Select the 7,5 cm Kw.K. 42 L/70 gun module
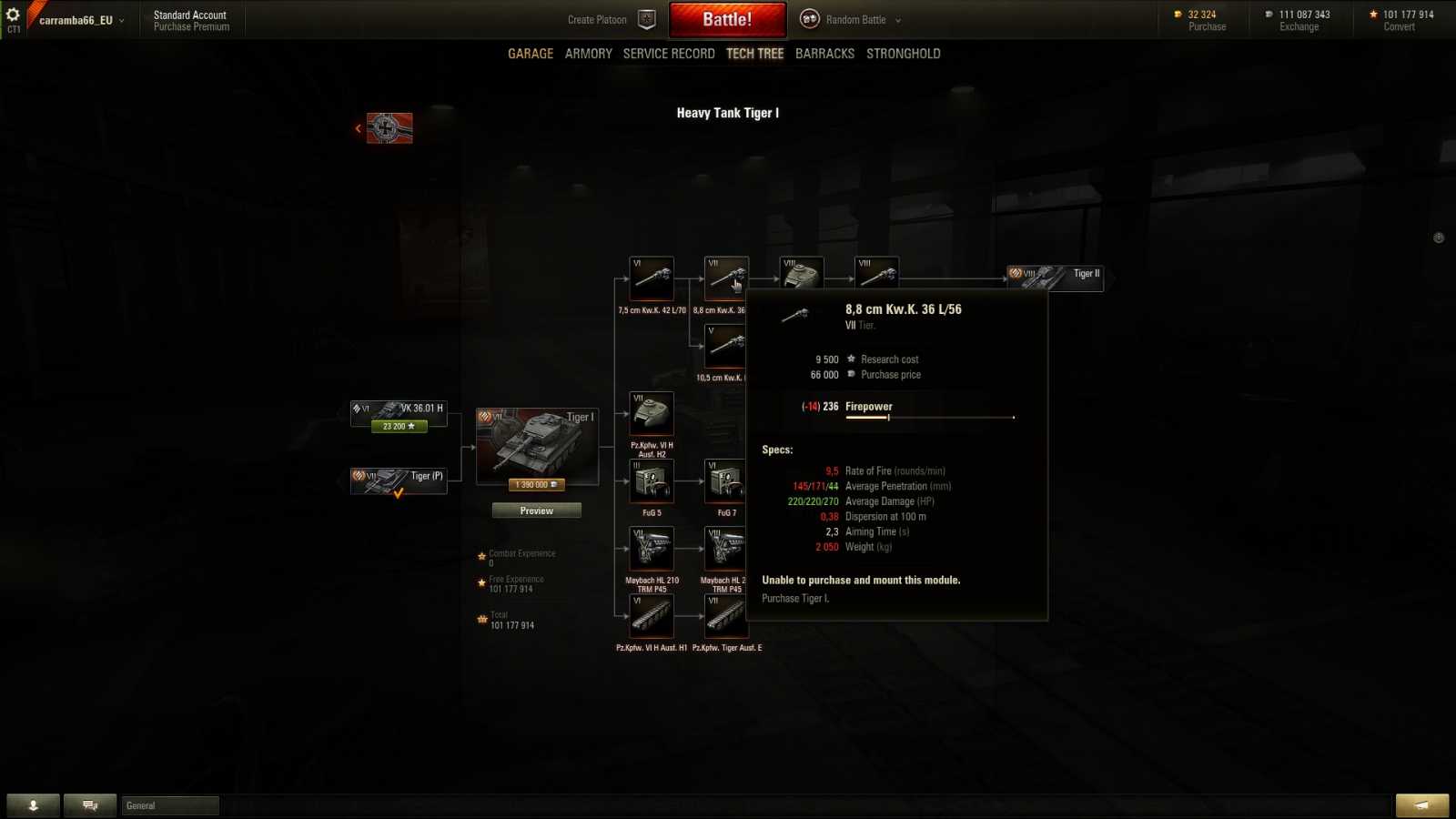The image size is (1456, 819). (x=650, y=278)
